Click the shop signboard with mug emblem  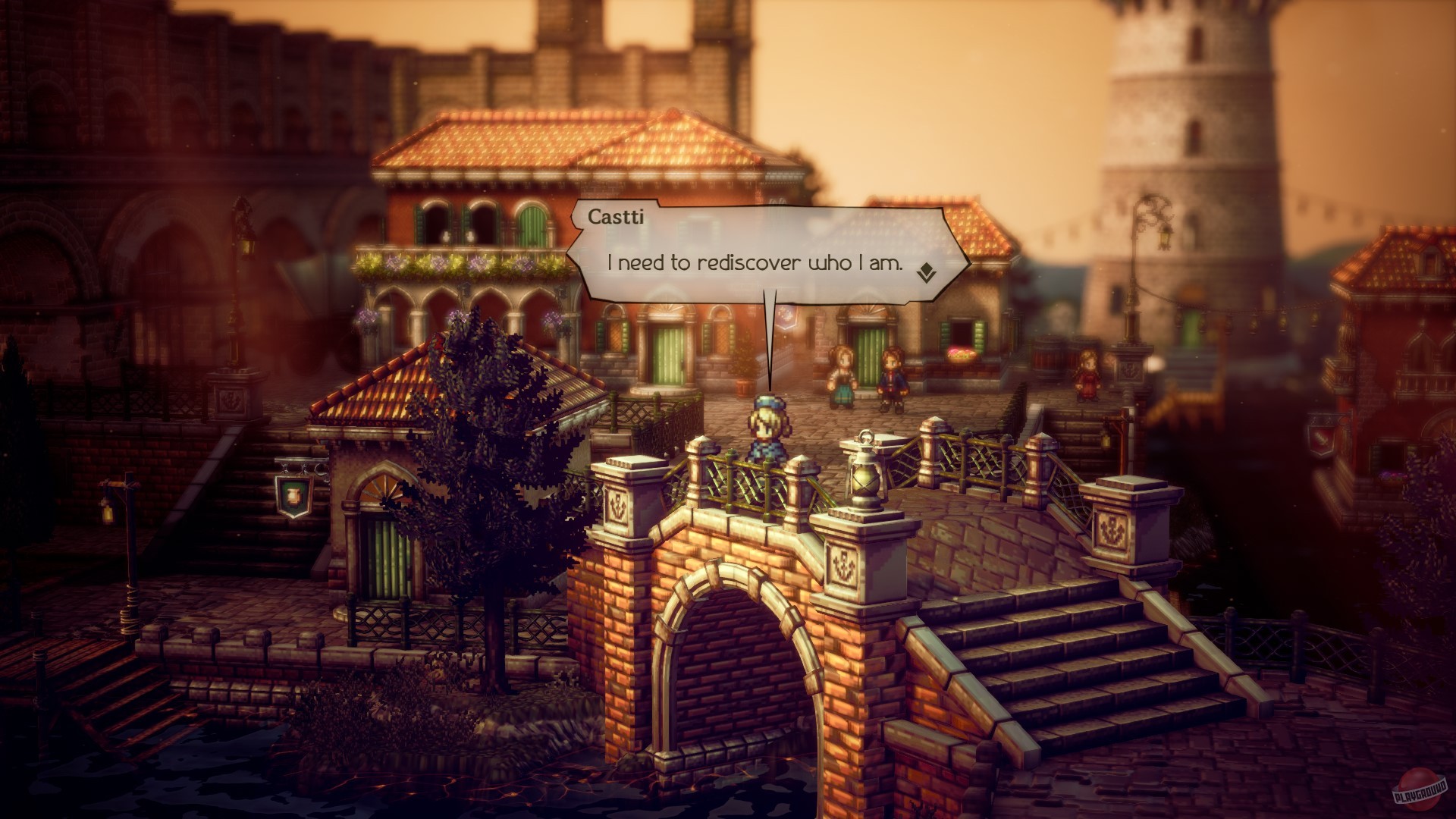pyautogui.click(x=295, y=497)
